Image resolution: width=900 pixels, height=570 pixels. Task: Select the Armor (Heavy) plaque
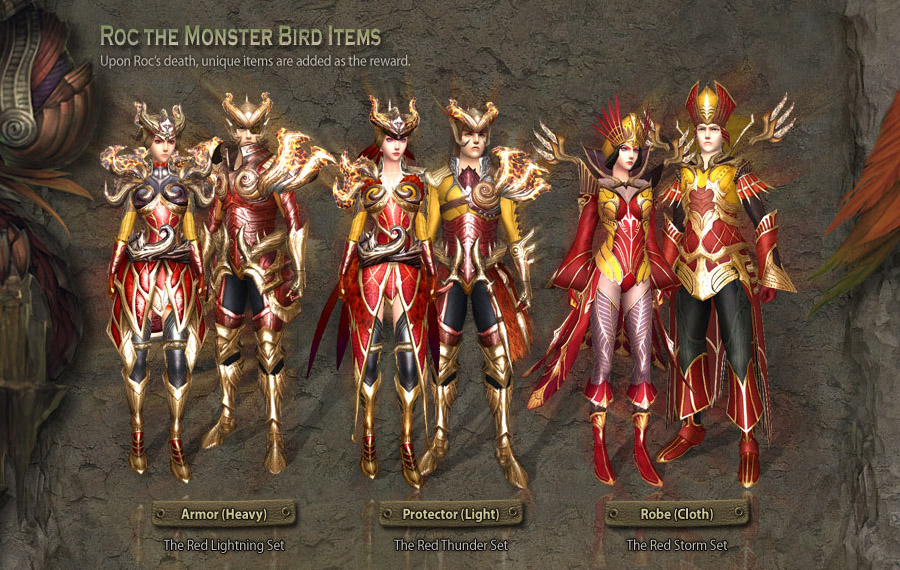[224, 514]
